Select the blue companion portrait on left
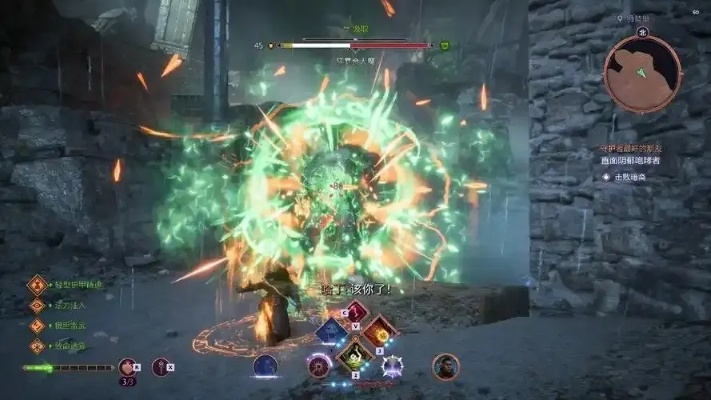 coord(265,367)
